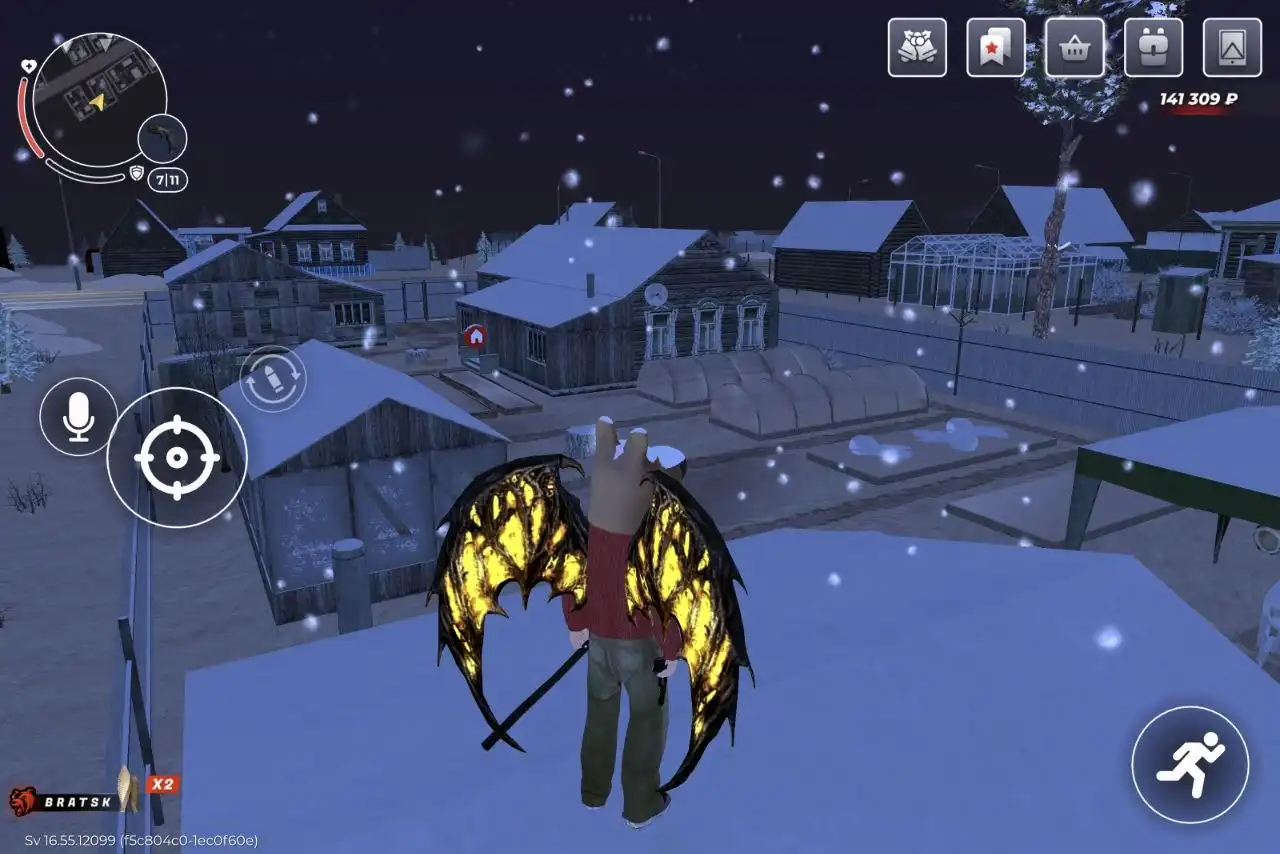This screenshot has width=1280, height=854.
Task: Toggle the microphone voice chat button
Action: tap(78, 417)
